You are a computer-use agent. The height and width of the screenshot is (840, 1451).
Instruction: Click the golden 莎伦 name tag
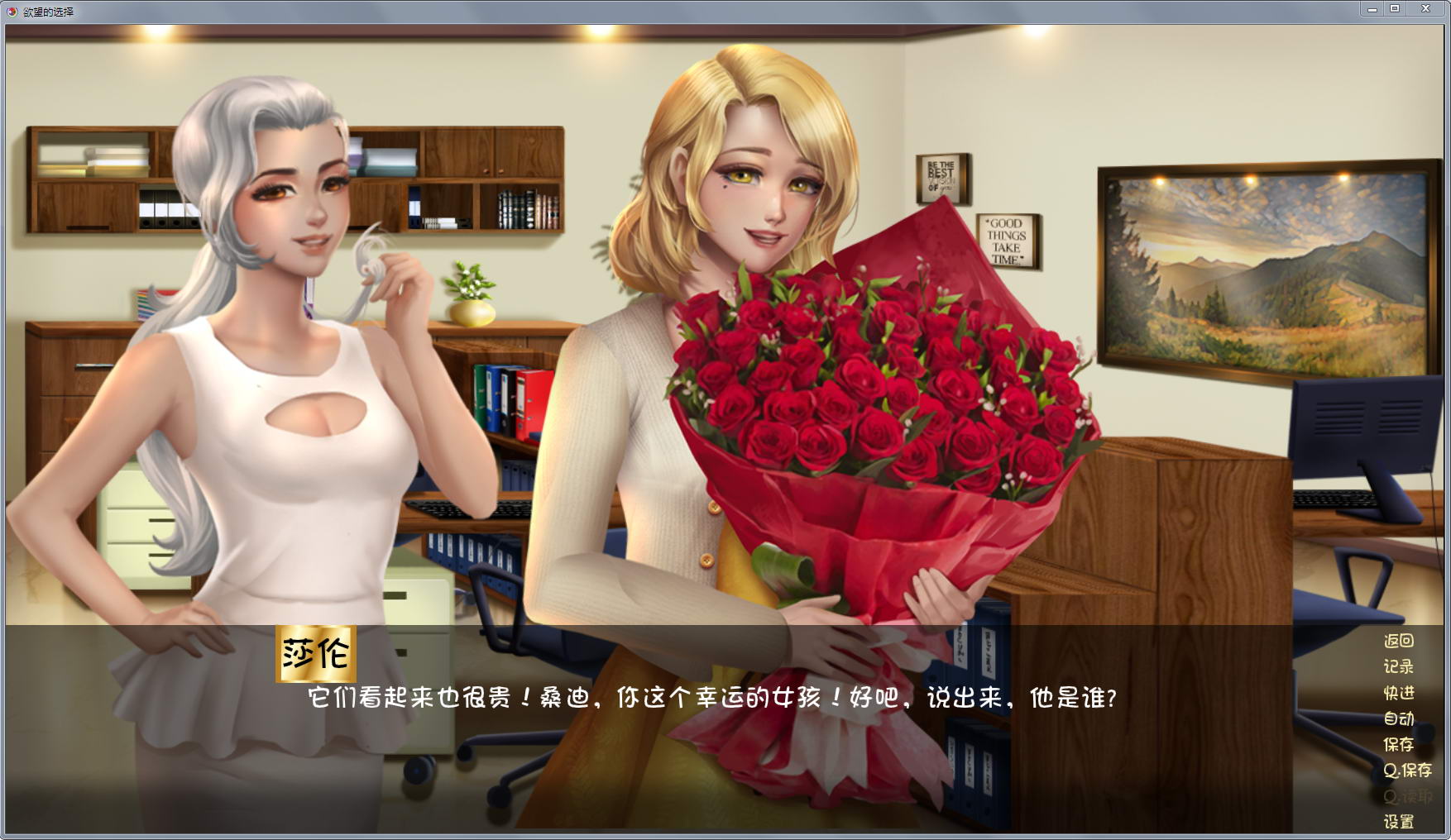[x=317, y=653]
